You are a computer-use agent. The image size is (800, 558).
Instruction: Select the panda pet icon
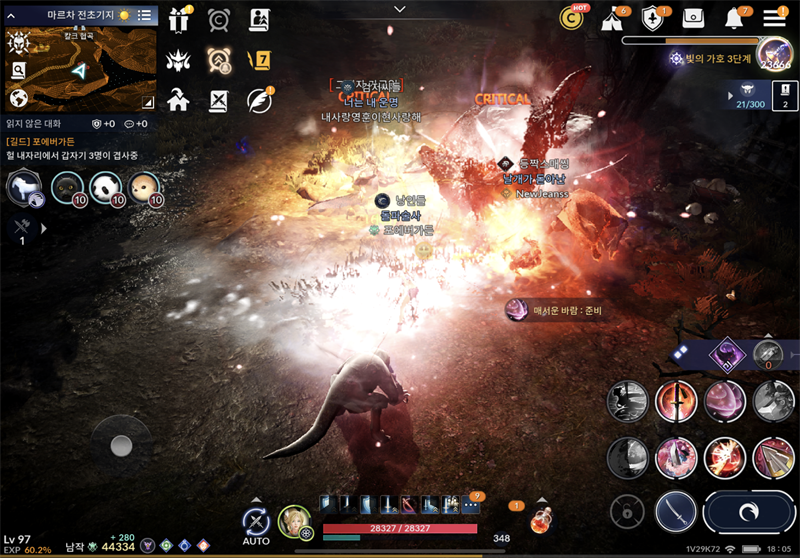105,187
